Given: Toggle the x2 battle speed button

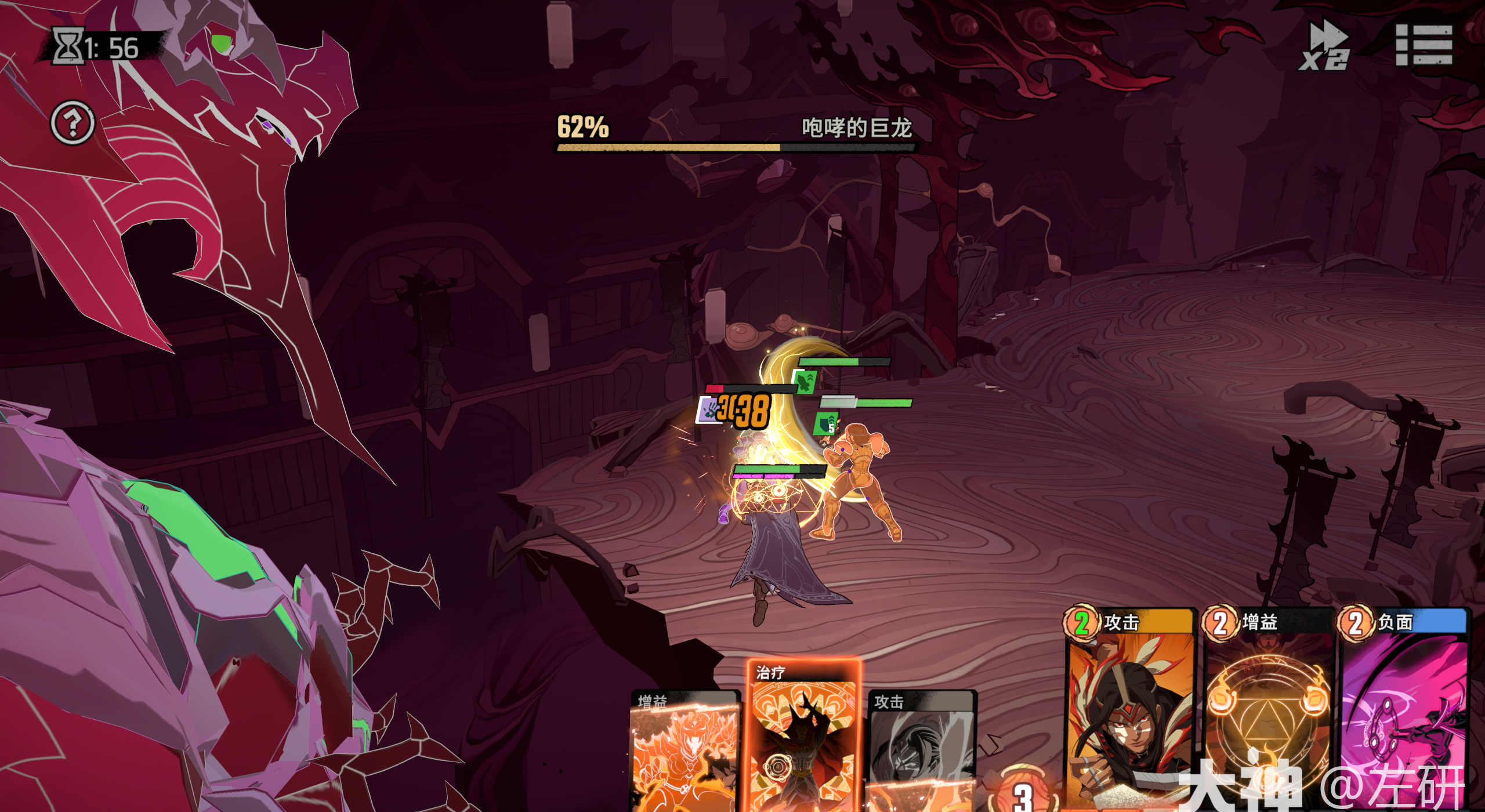Looking at the screenshot, I should (1325, 45).
